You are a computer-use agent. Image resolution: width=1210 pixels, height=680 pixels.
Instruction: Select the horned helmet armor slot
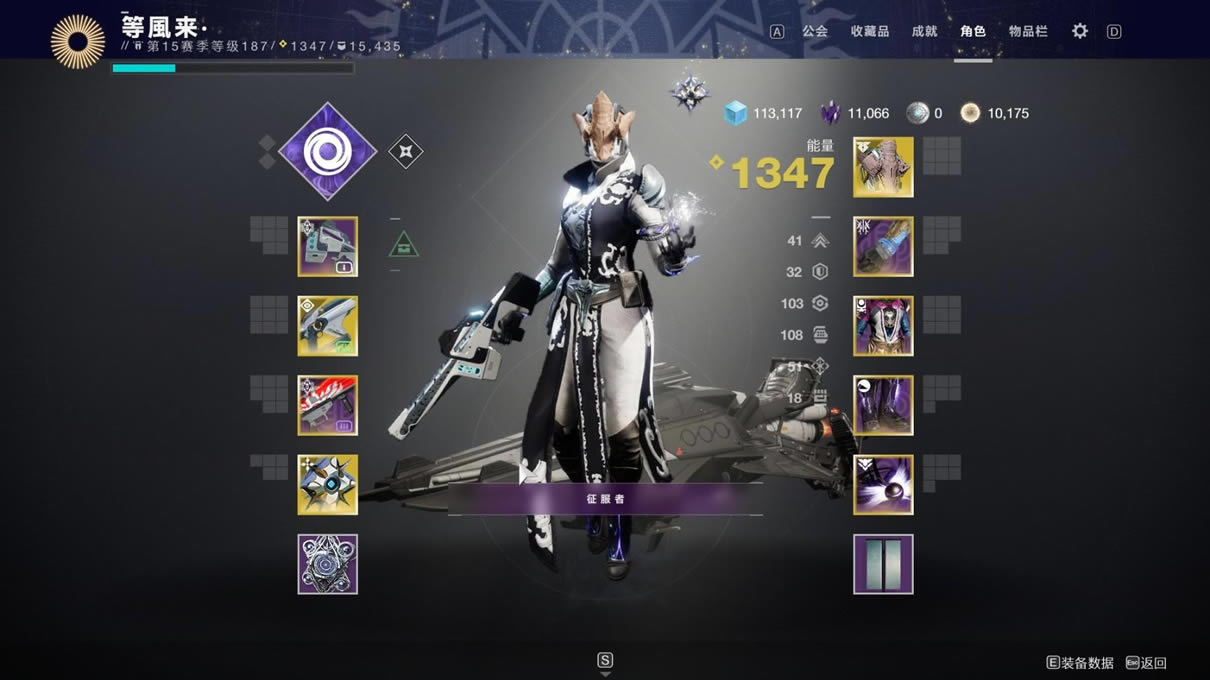tap(883, 167)
